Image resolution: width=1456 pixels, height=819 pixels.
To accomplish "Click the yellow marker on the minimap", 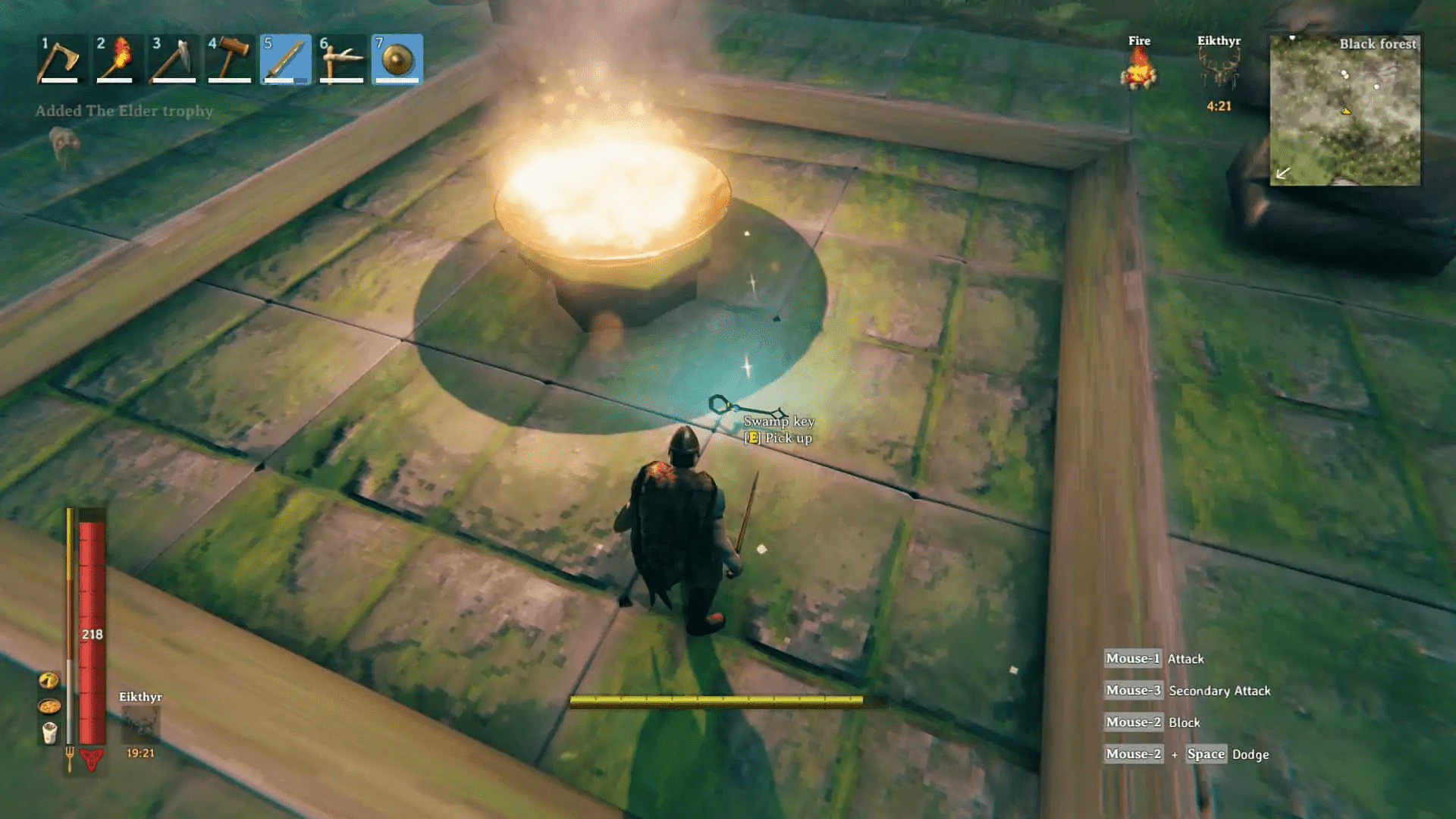I will pyautogui.click(x=1345, y=112).
